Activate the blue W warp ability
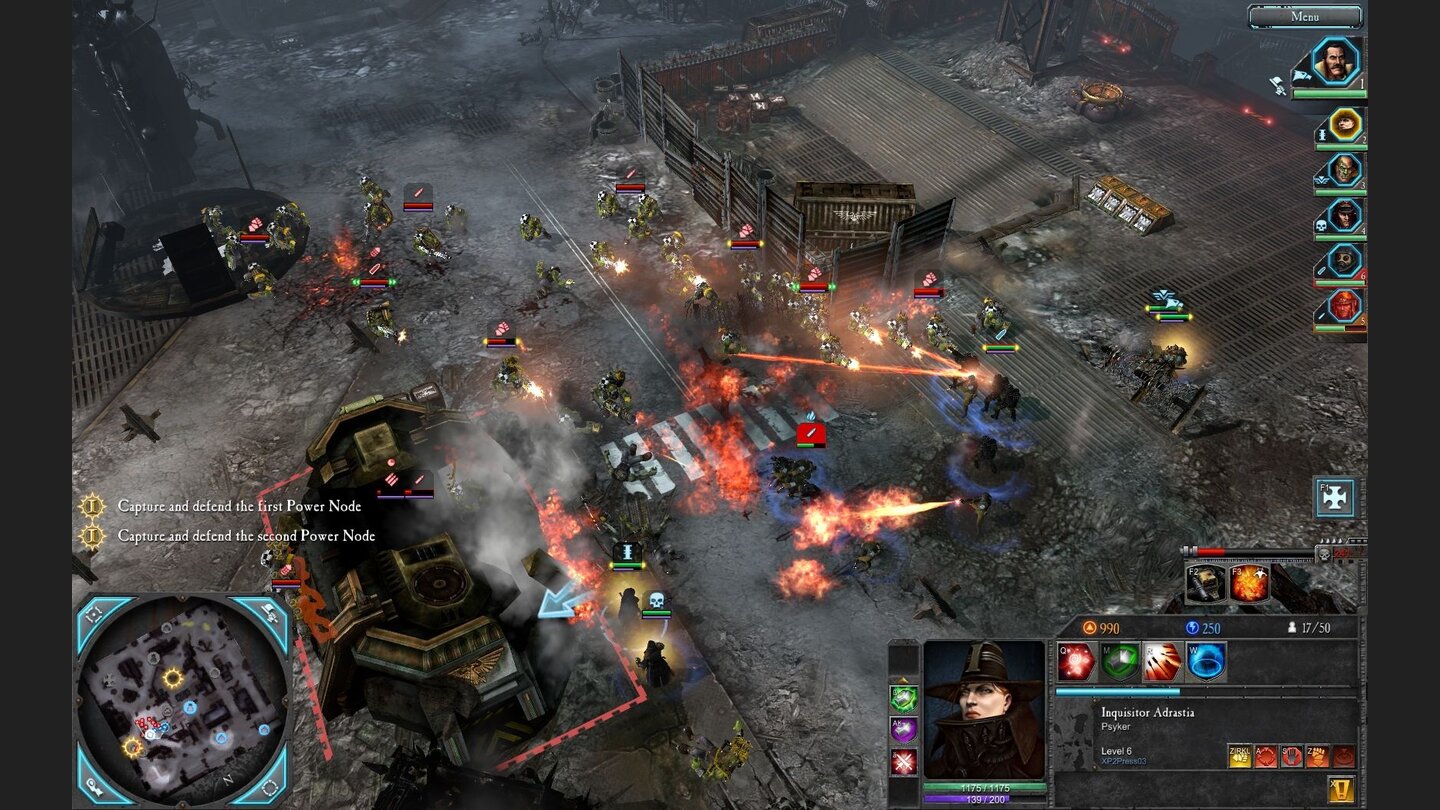Screen dimensions: 1440x810 click(1206, 662)
